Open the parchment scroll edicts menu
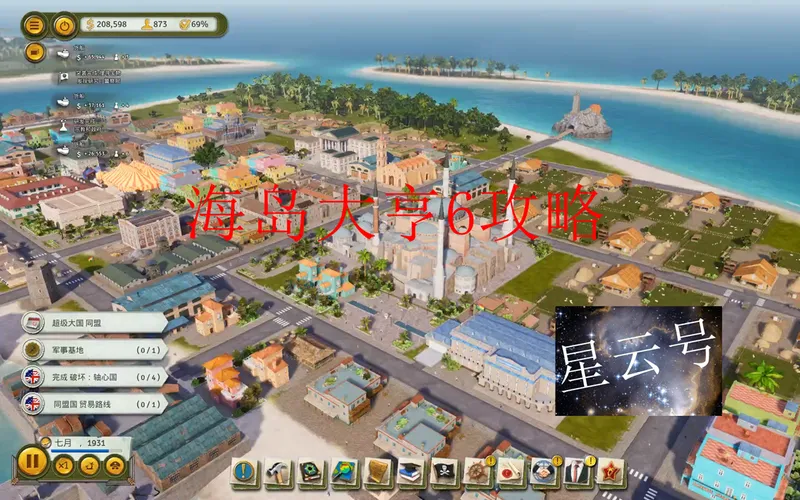 coord(379,472)
